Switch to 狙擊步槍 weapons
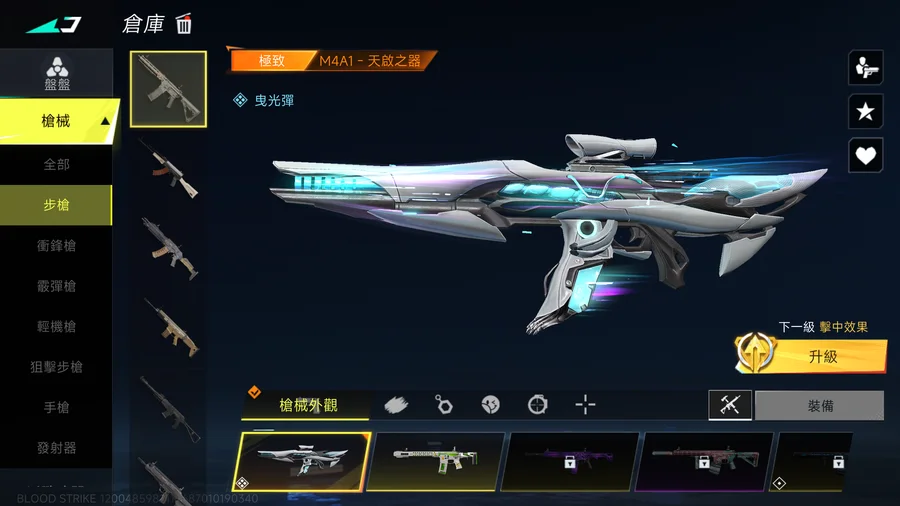The width and height of the screenshot is (900, 506). point(56,367)
